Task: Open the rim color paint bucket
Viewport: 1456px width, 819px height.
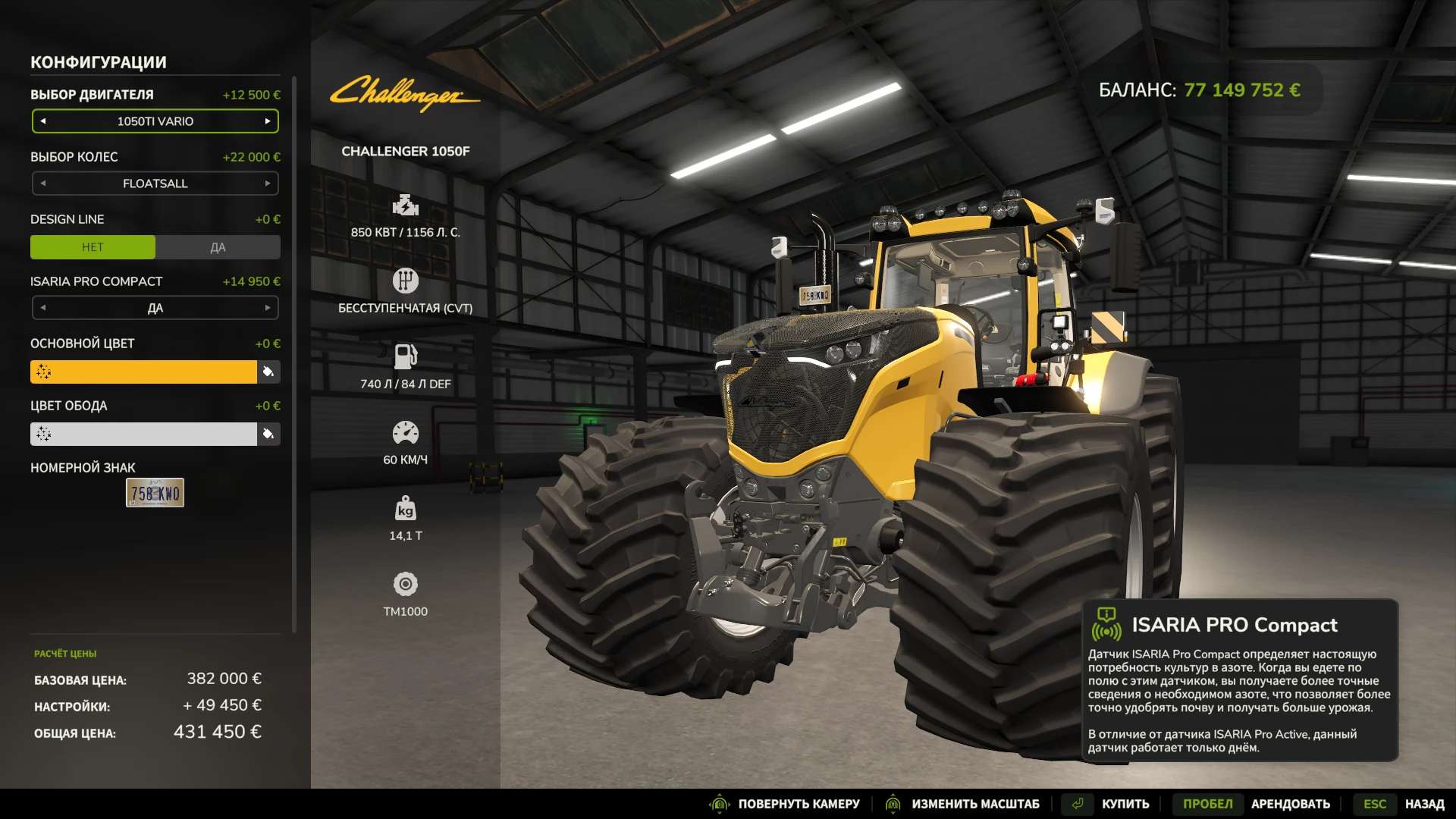Action: click(268, 434)
